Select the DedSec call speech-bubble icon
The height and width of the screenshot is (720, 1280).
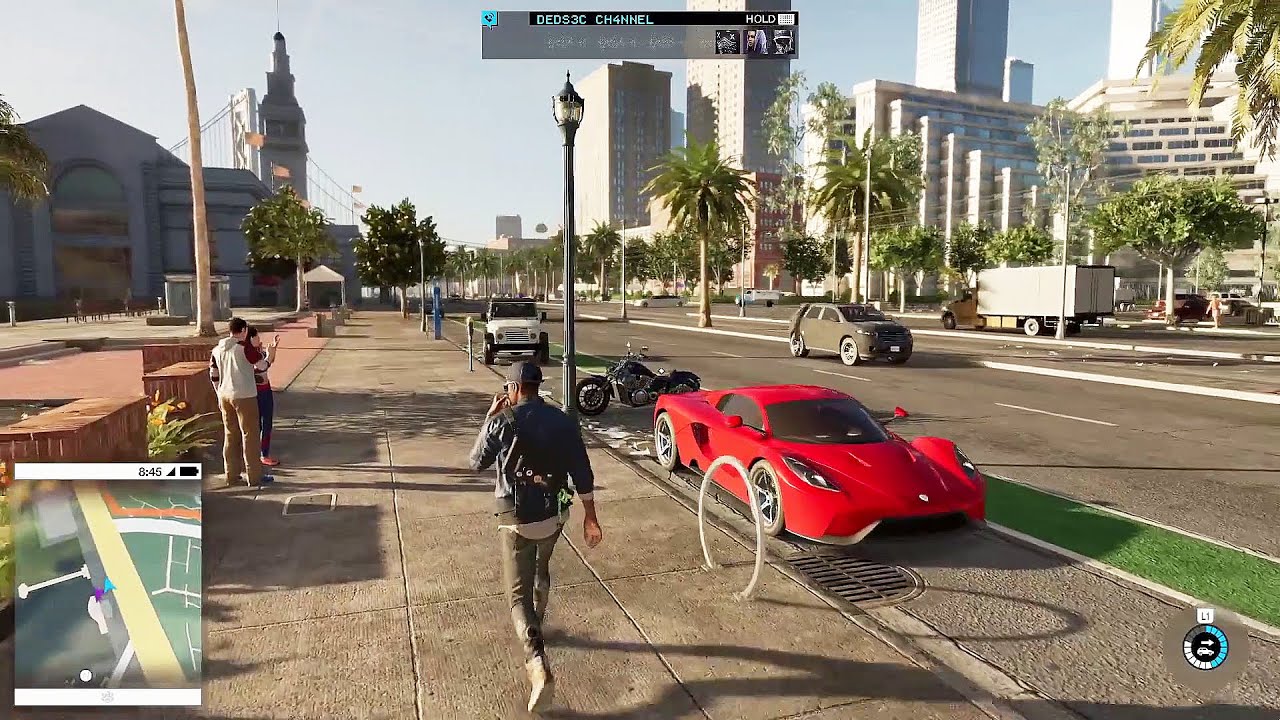(489, 18)
